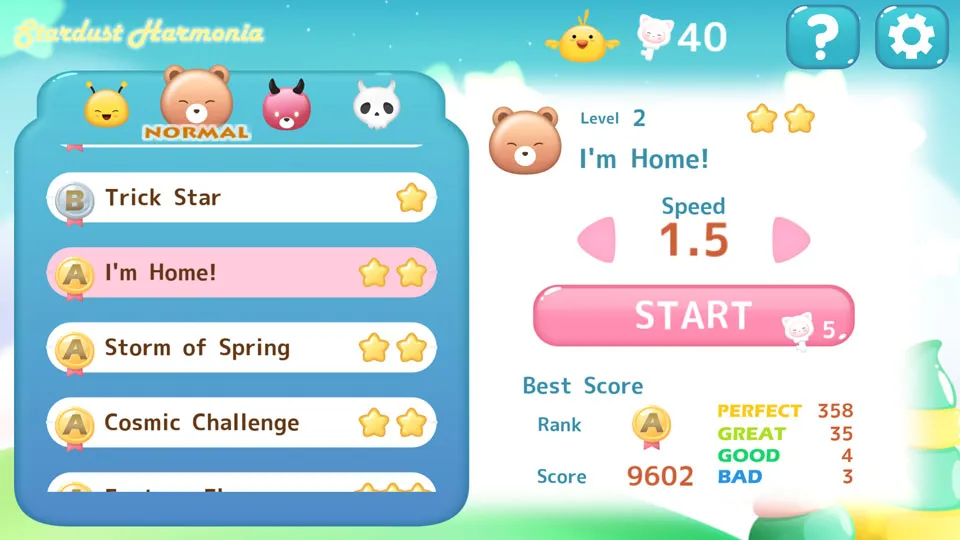Select the bear NORMAL difficulty tab
Screen dimensions: 960x540
[197, 102]
